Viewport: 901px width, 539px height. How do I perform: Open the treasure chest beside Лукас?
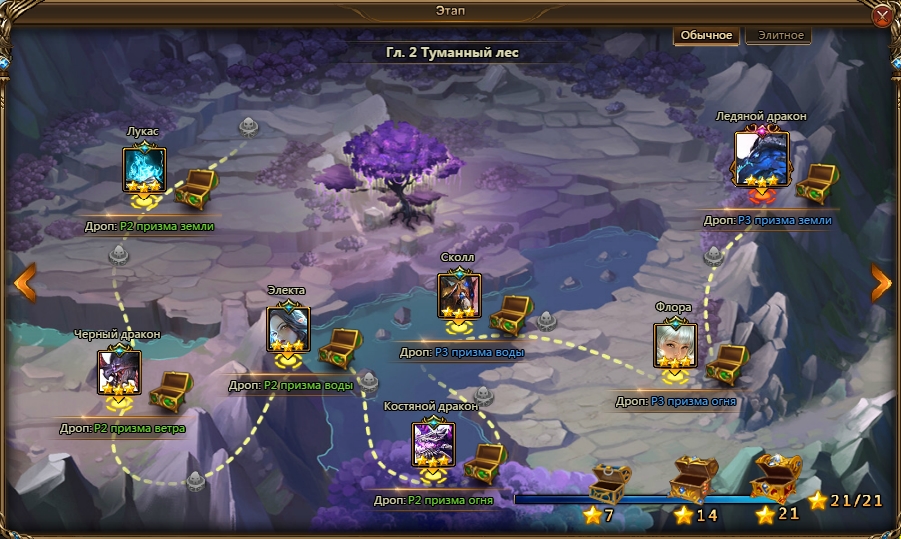tap(195, 189)
